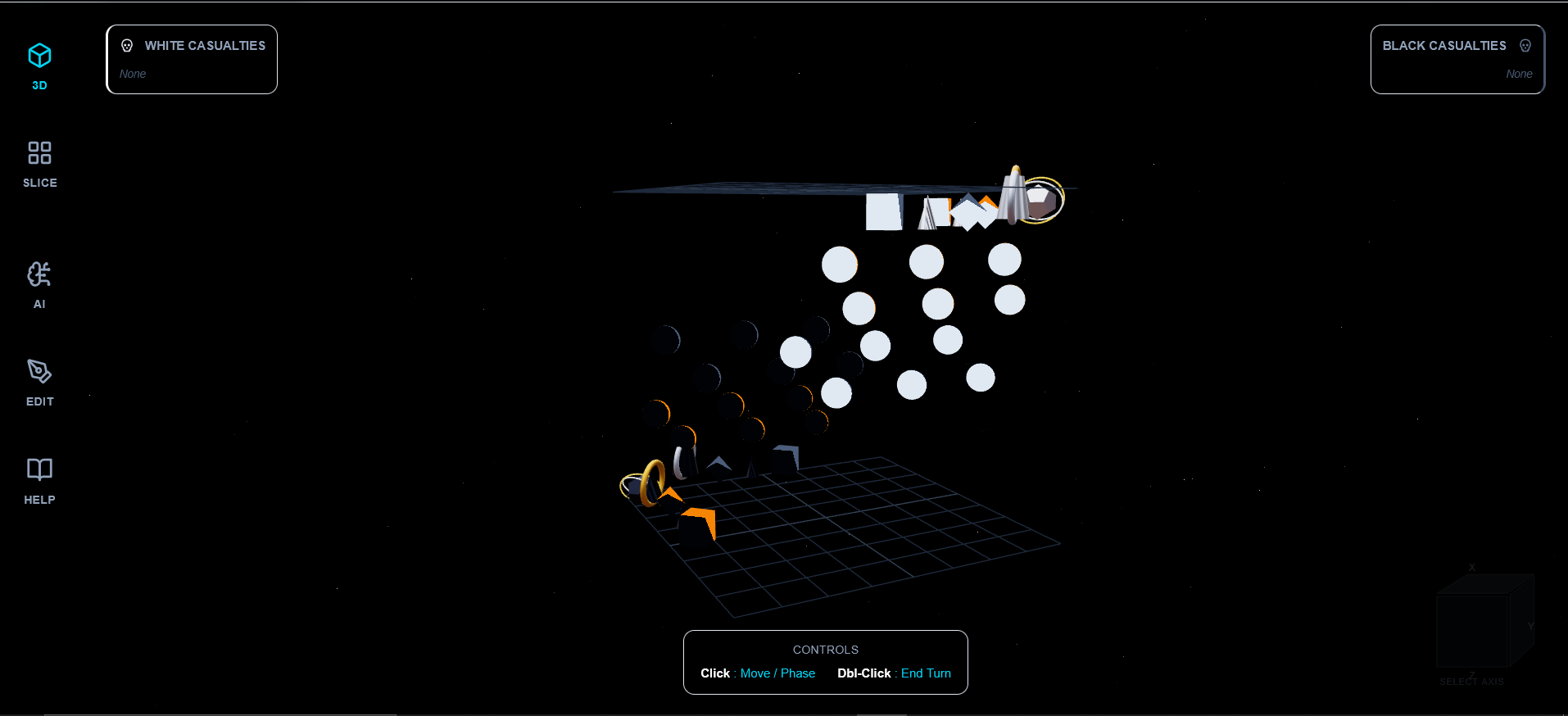Click the skull icon in Black Casualties panel
This screenshot has width=1568, height=716.
1525,45
